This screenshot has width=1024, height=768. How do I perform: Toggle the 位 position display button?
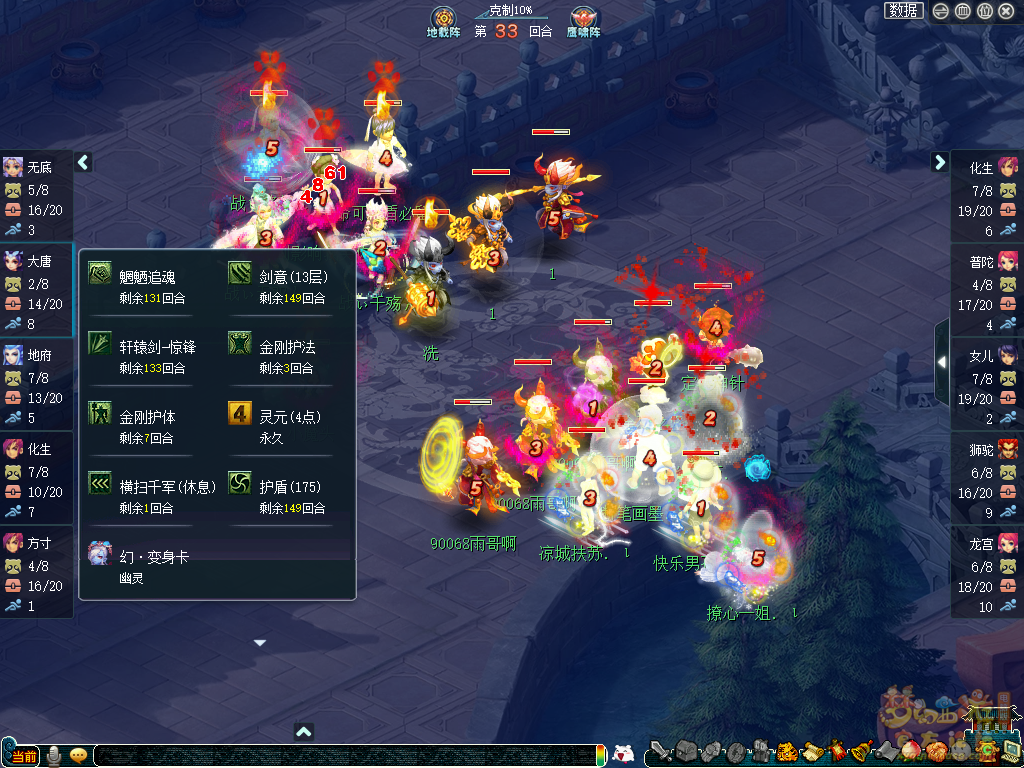coord(985,11)
